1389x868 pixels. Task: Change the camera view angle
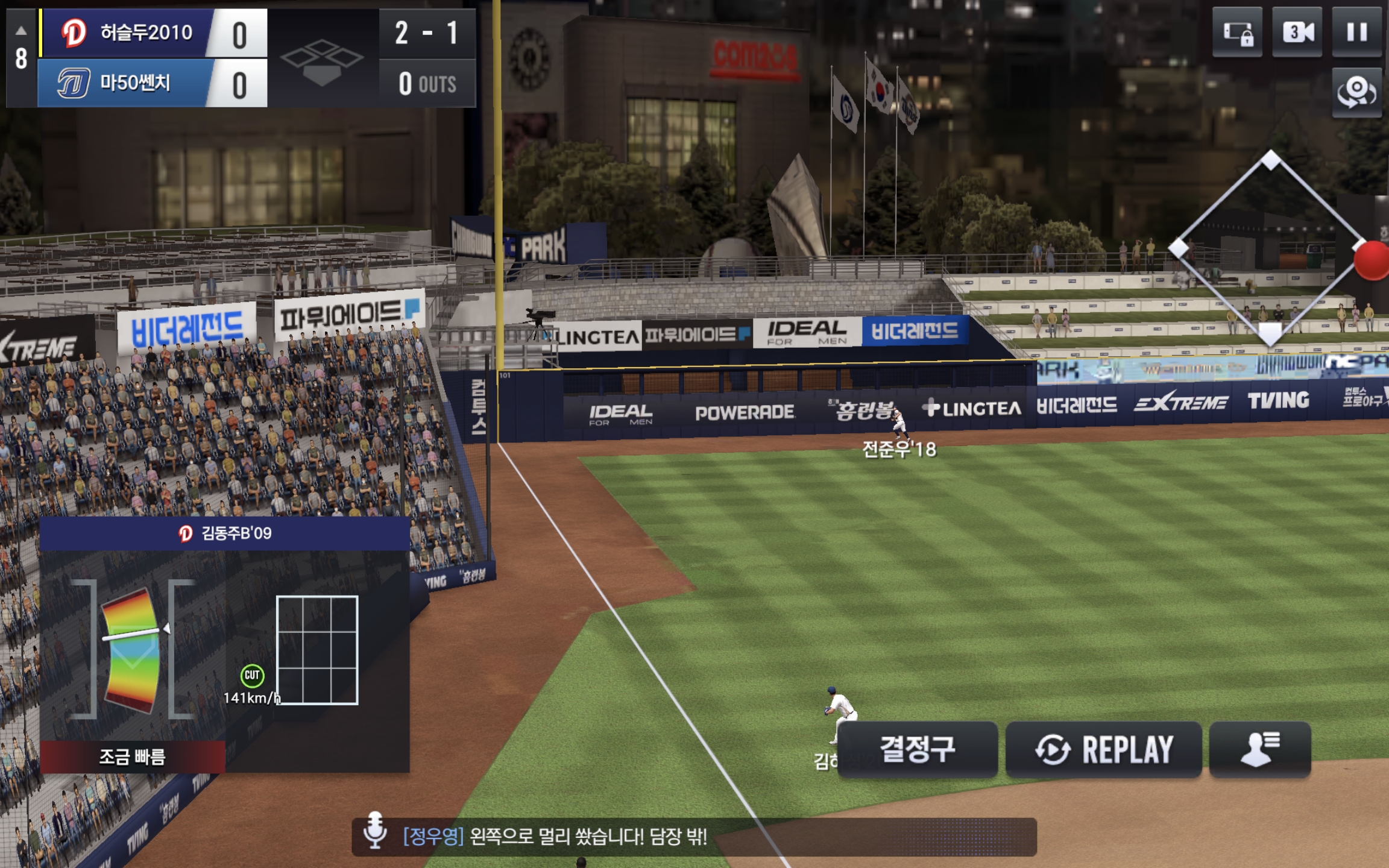coord(1356,92)
